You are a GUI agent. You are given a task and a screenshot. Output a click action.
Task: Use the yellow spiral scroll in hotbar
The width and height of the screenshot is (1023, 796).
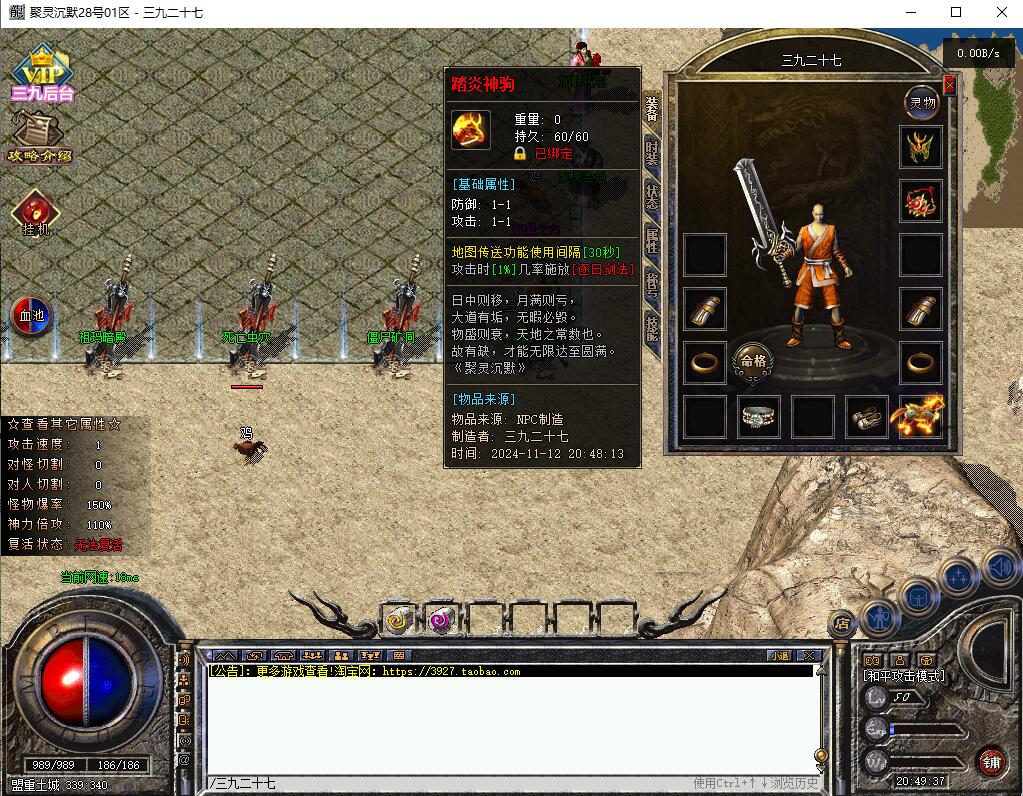[399, 620]
